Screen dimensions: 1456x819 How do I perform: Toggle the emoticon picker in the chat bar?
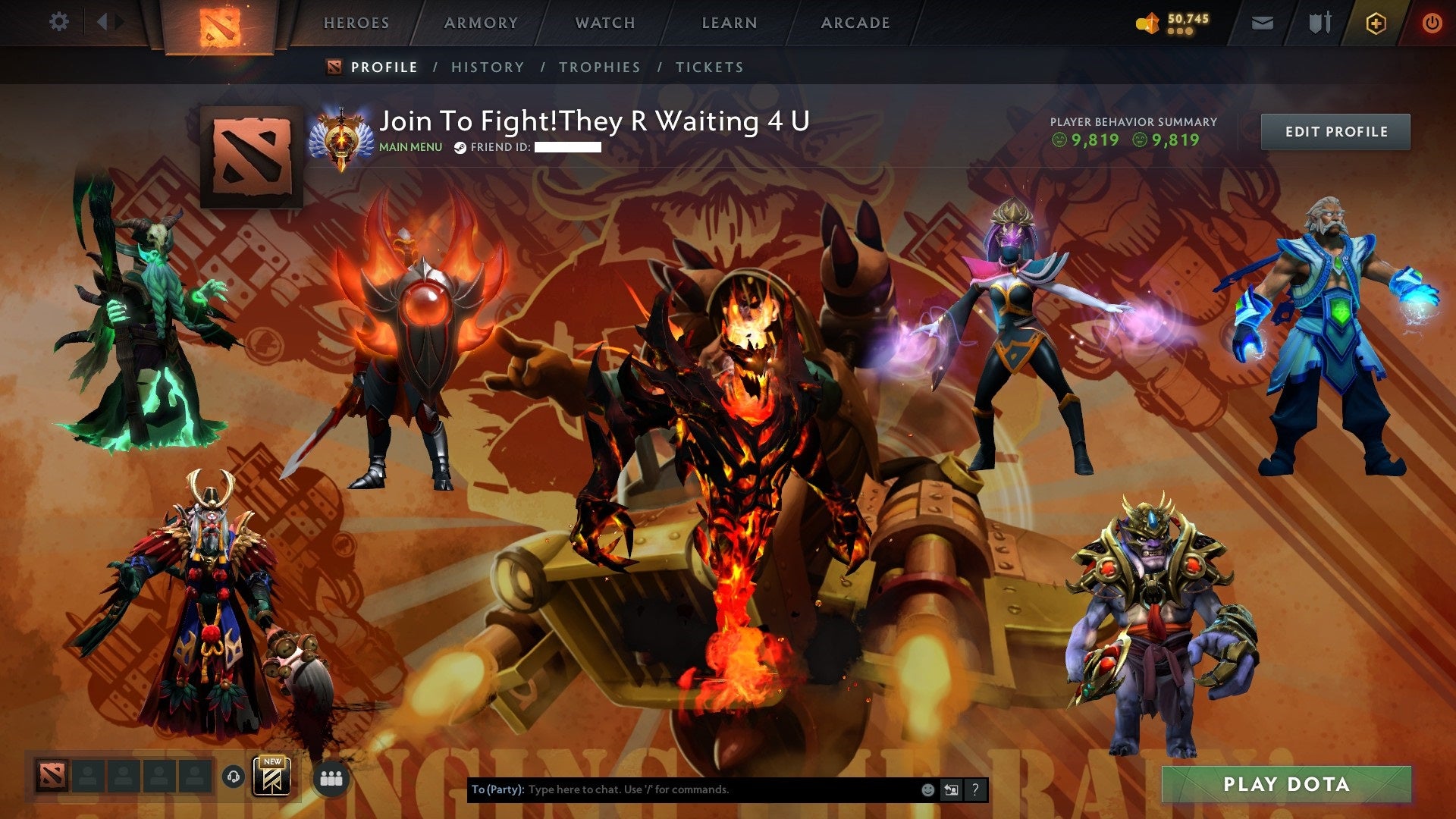pyautogui.click(x=927, y=789)
